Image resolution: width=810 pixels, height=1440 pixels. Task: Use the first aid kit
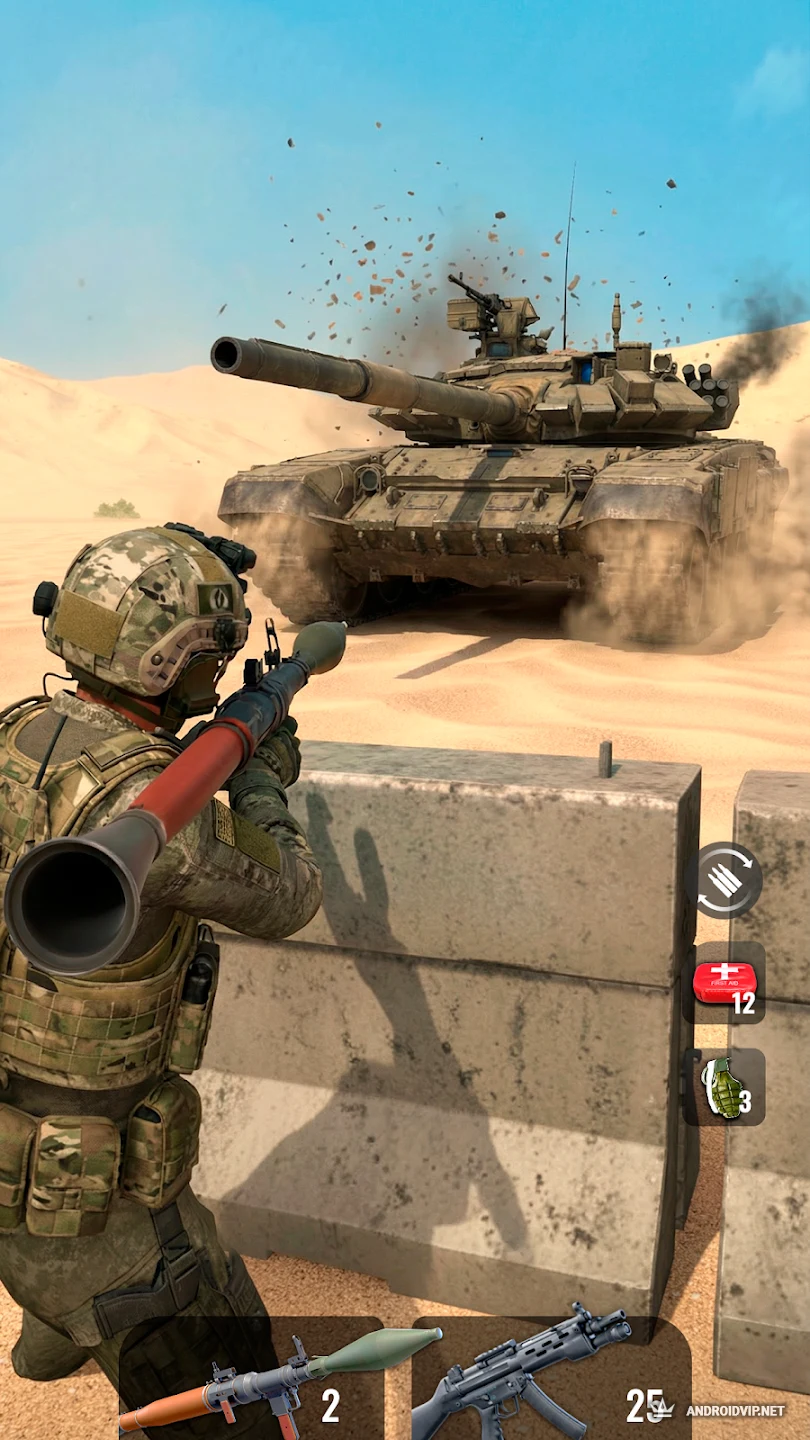tap(726, 984)
